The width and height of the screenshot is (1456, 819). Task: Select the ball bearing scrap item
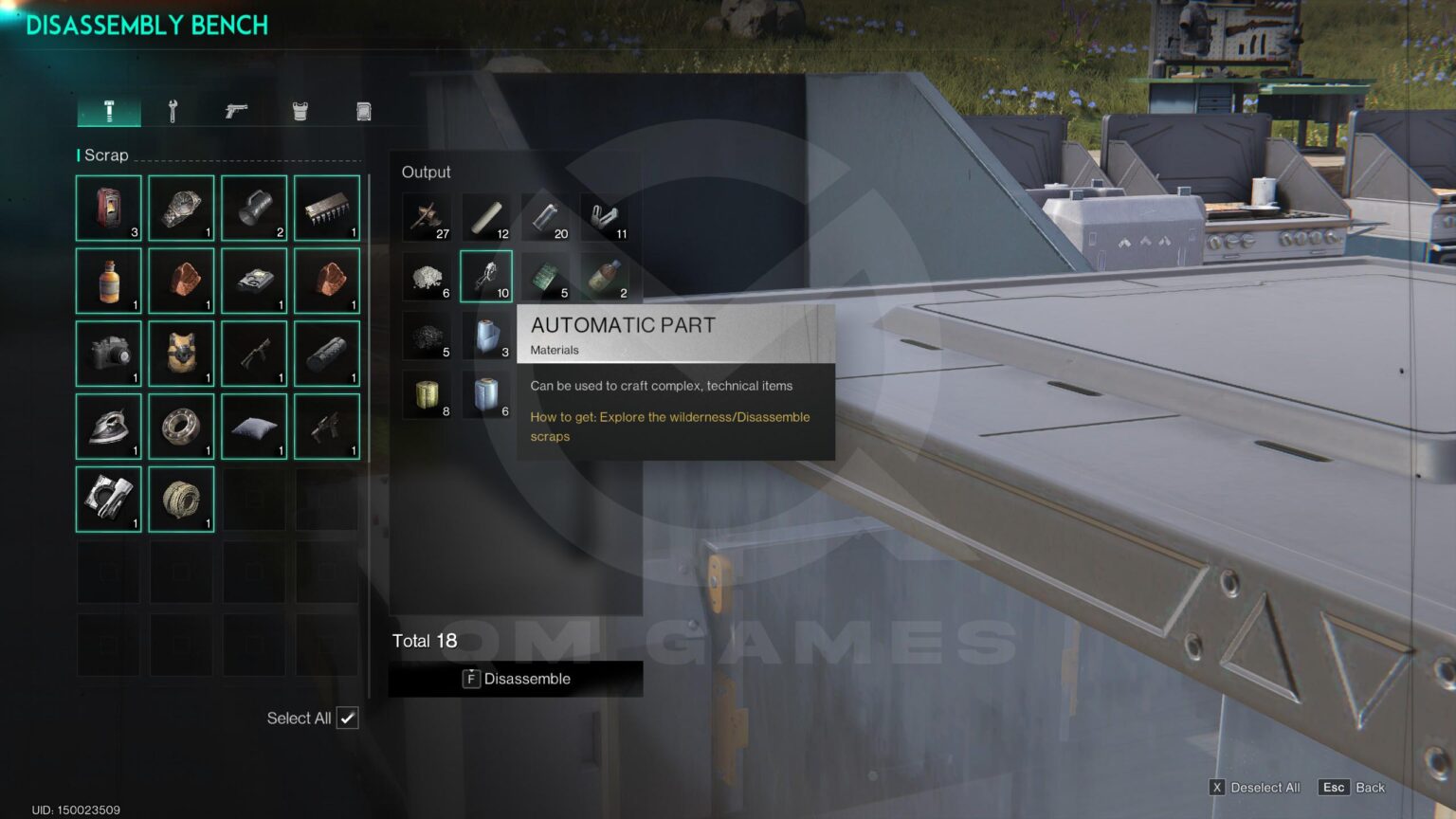coord(181,426)
